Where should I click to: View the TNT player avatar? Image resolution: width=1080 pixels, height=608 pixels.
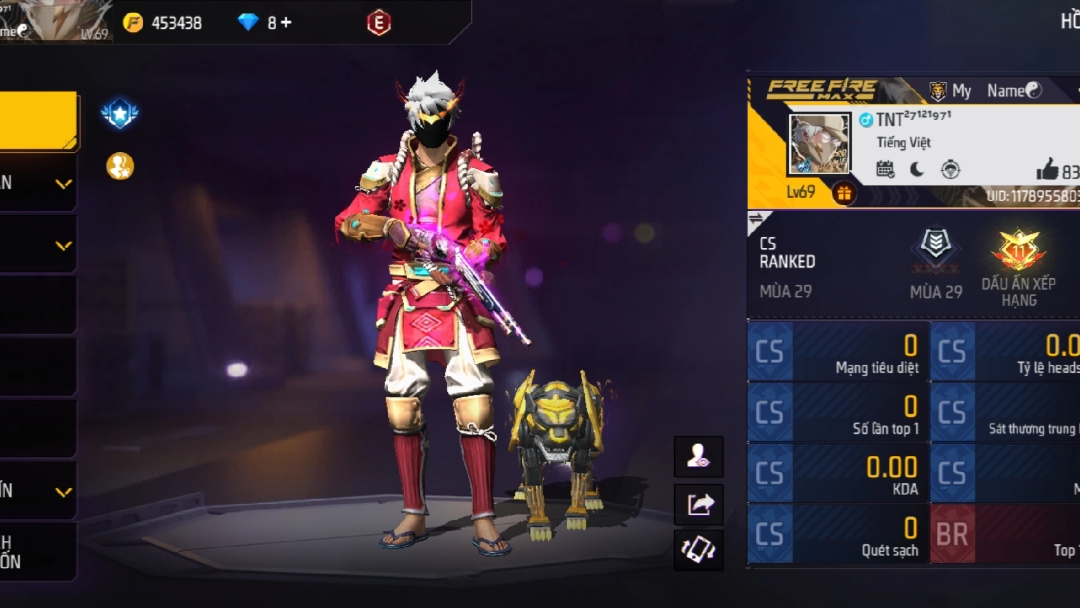819,144
